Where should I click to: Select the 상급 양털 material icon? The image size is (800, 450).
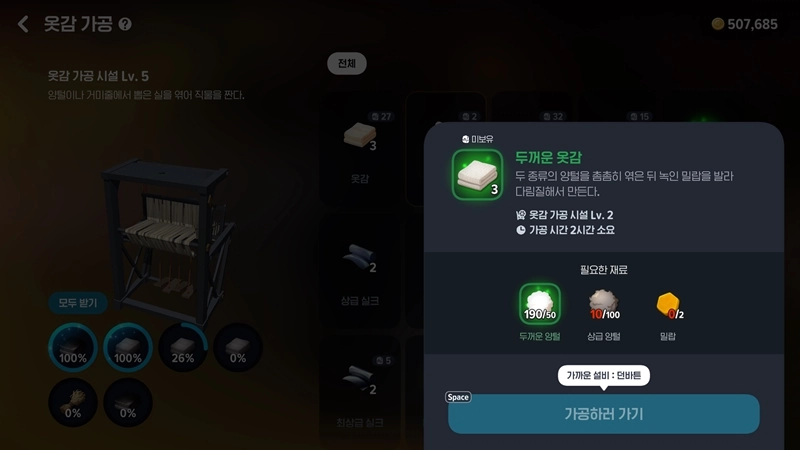[x=603, y=305]
